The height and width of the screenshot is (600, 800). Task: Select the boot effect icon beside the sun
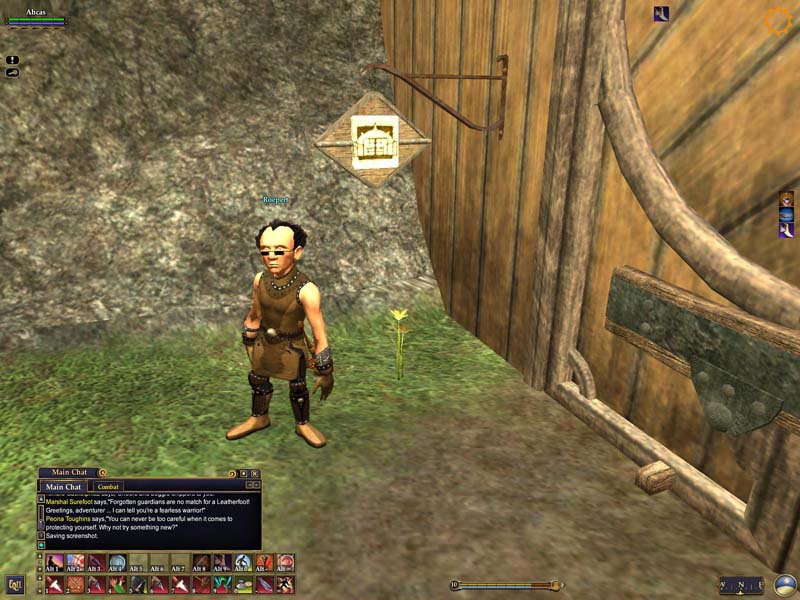pyautogui.click(x=661, y=14)
